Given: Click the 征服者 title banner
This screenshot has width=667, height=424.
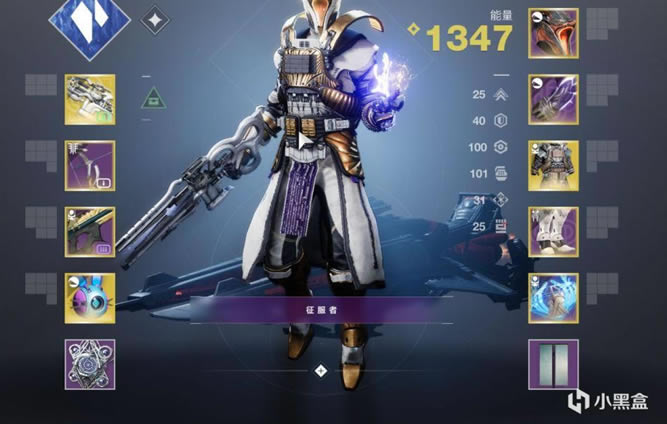Looking at the screenshot, I should pyautogui.click(x=320, y=309).
